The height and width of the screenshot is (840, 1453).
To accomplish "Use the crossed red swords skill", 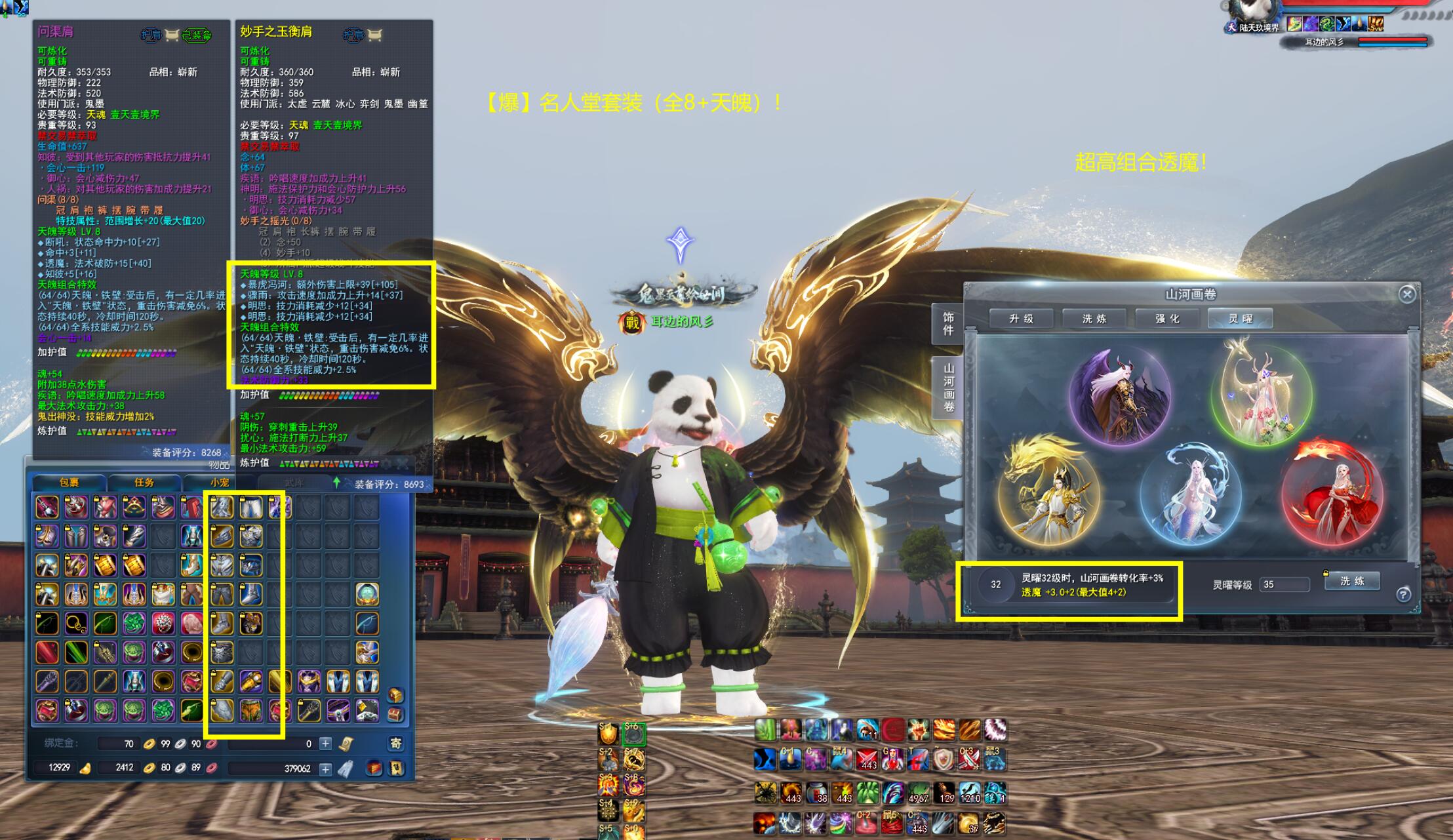I will (x=867, y=759).
